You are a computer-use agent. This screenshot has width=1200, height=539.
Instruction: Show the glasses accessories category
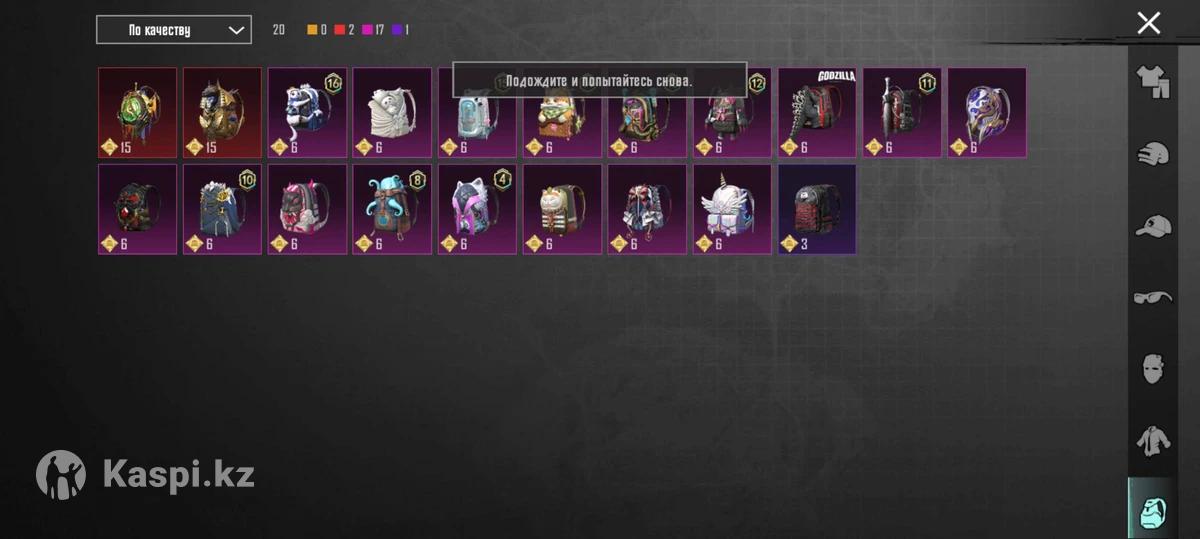coord(1153,297)
